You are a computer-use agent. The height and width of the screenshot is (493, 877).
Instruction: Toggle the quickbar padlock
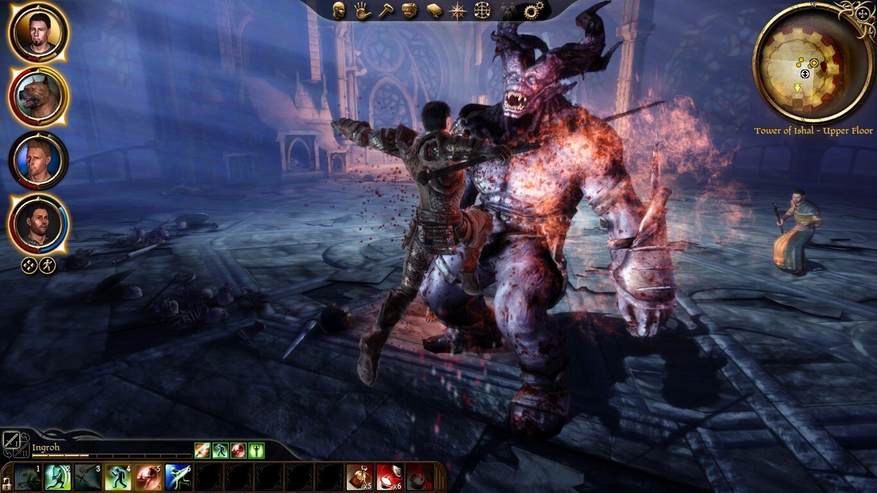coord(6,482)
